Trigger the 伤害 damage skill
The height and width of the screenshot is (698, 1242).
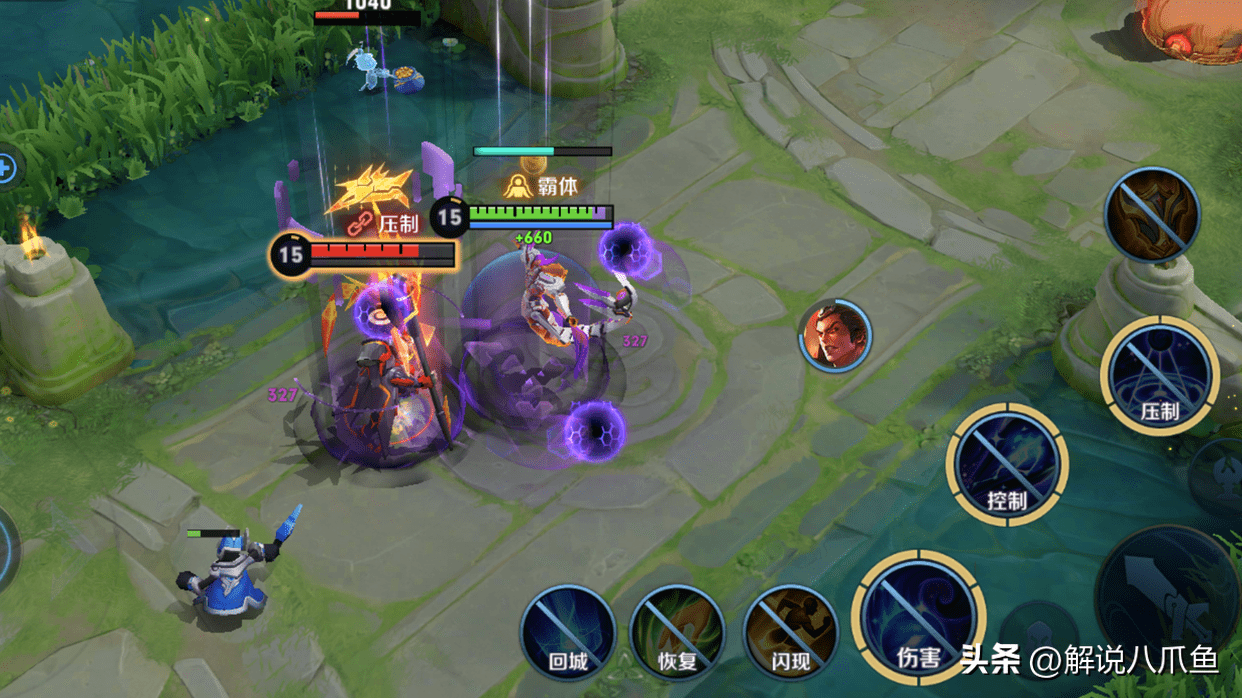(x=918, y=616)
